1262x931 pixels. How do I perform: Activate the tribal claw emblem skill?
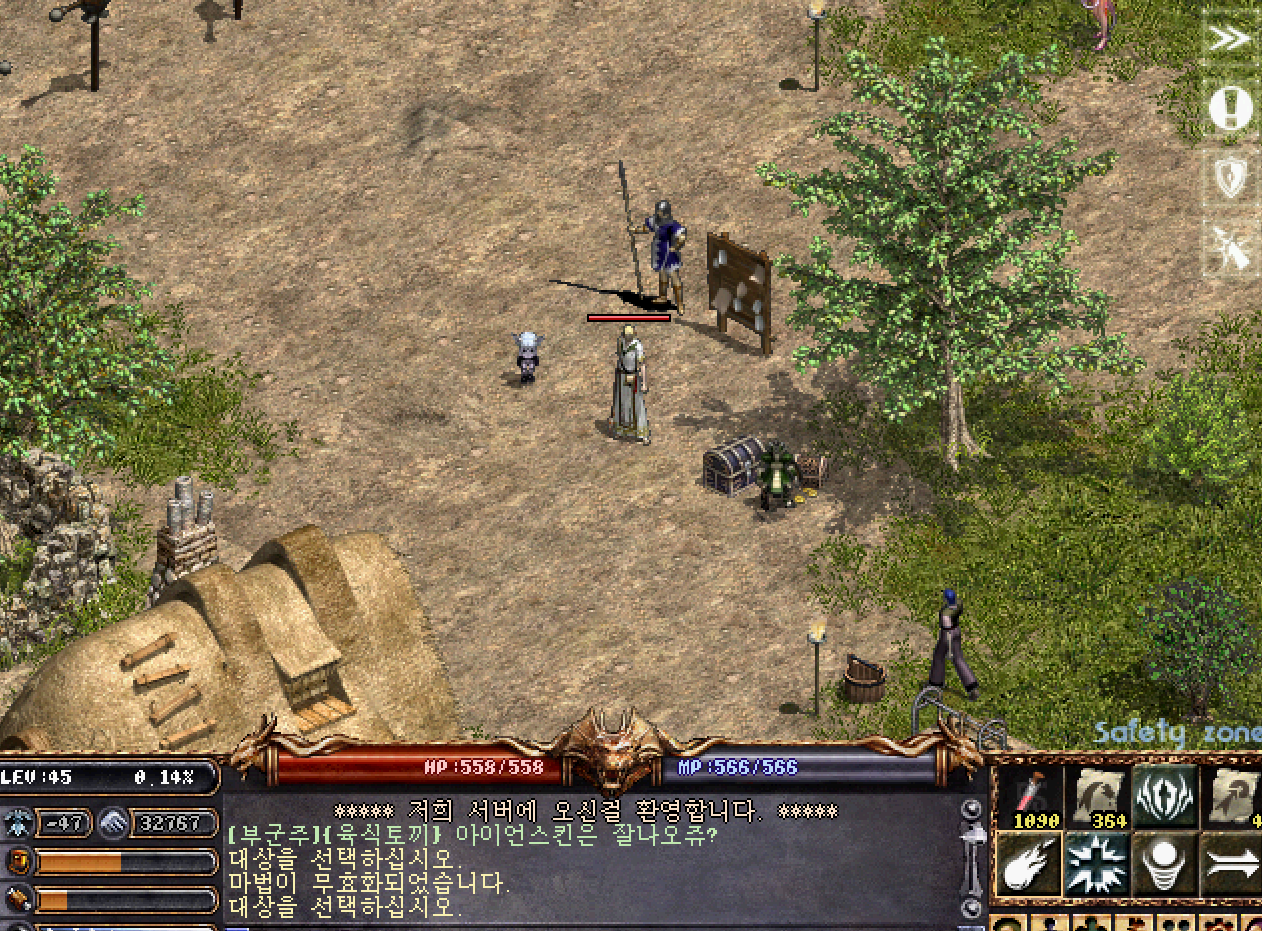[1165, 797]
